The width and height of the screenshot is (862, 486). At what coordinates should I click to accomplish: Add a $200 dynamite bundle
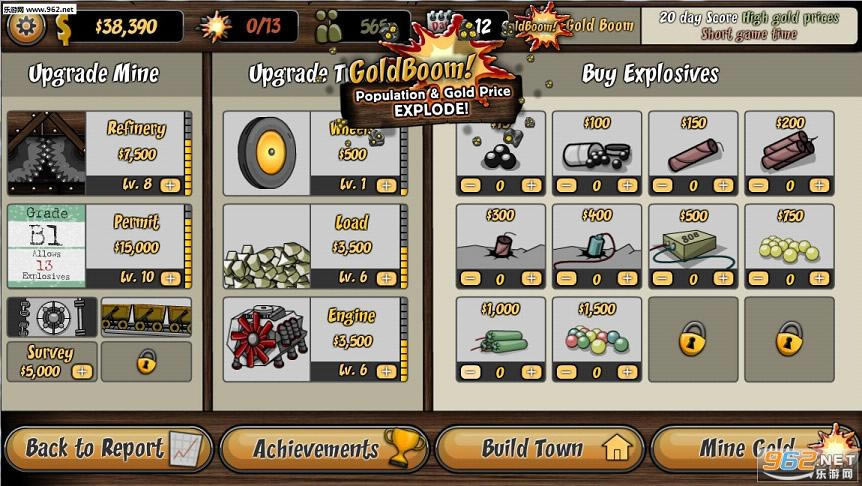(x=819, y=186)
